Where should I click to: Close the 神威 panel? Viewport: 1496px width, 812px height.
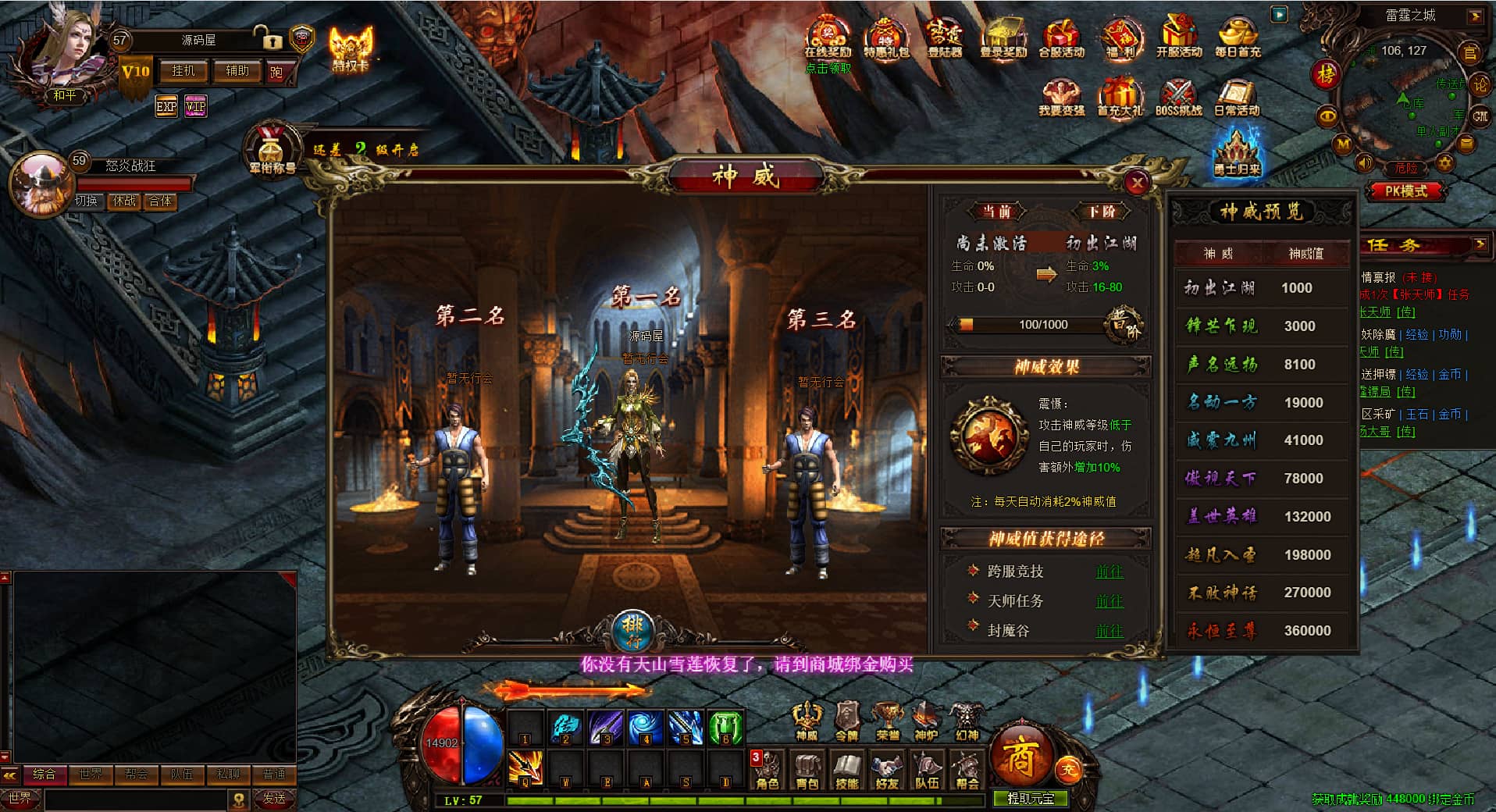click(1137, 183)
